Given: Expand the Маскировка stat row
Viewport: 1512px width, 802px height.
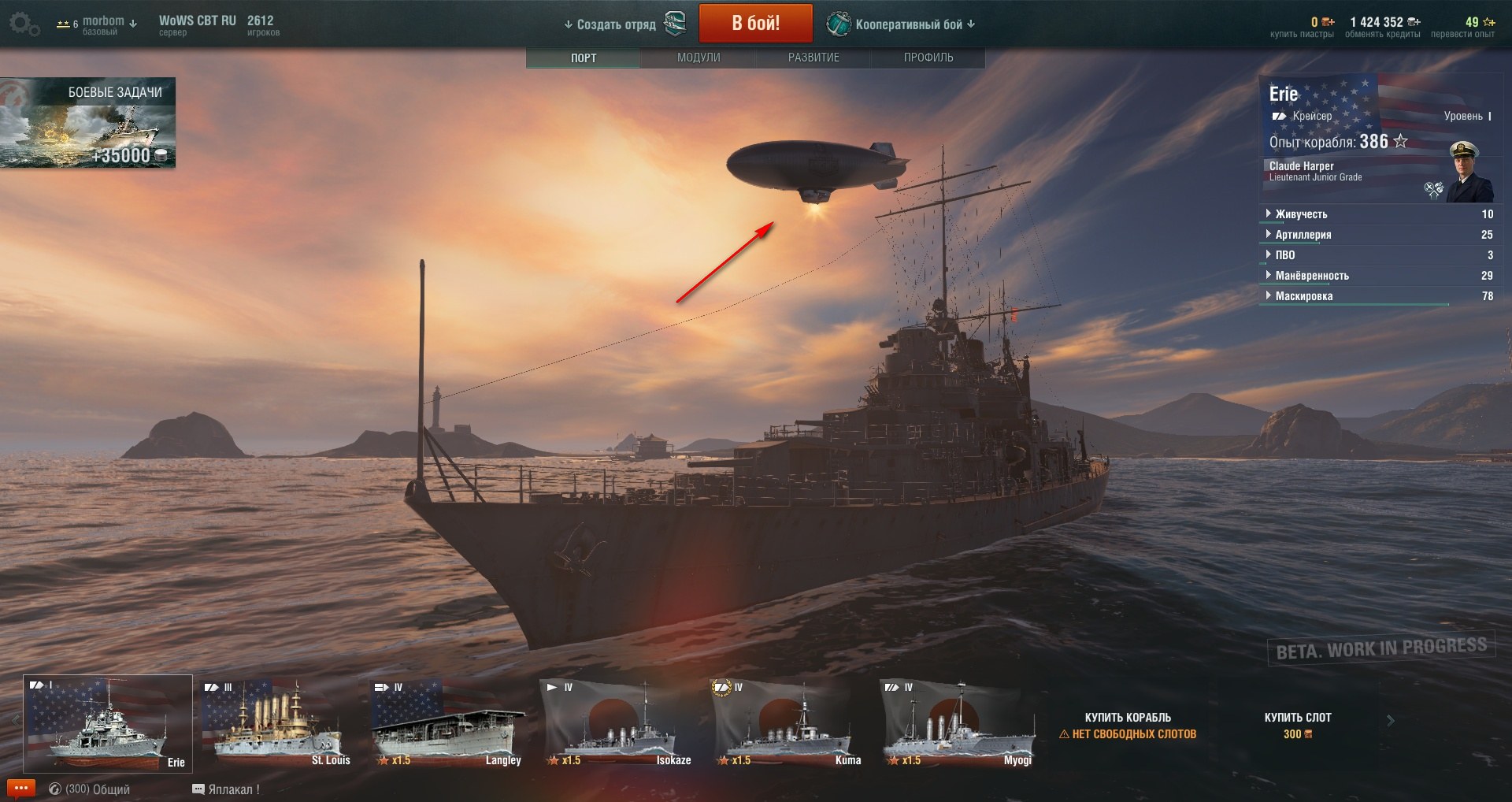Looking at the screenshot, I should (x=1304, y=296).
